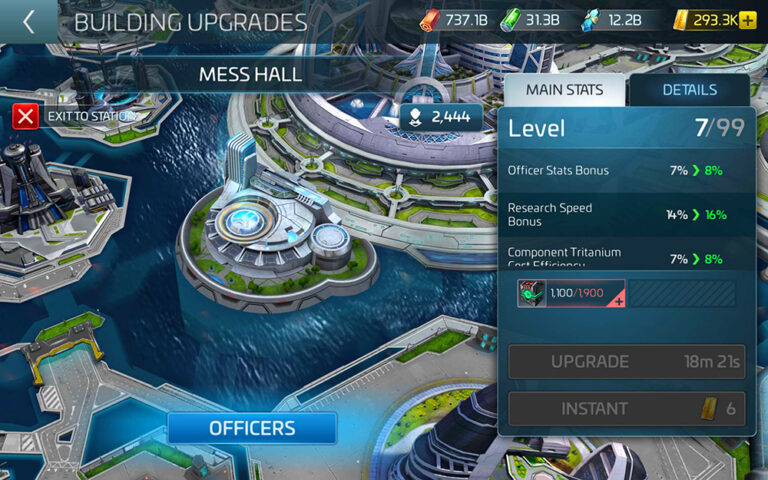Screen dimensions: 768x480
Task: Choose the Instant upgrade option
Action: 626,409
